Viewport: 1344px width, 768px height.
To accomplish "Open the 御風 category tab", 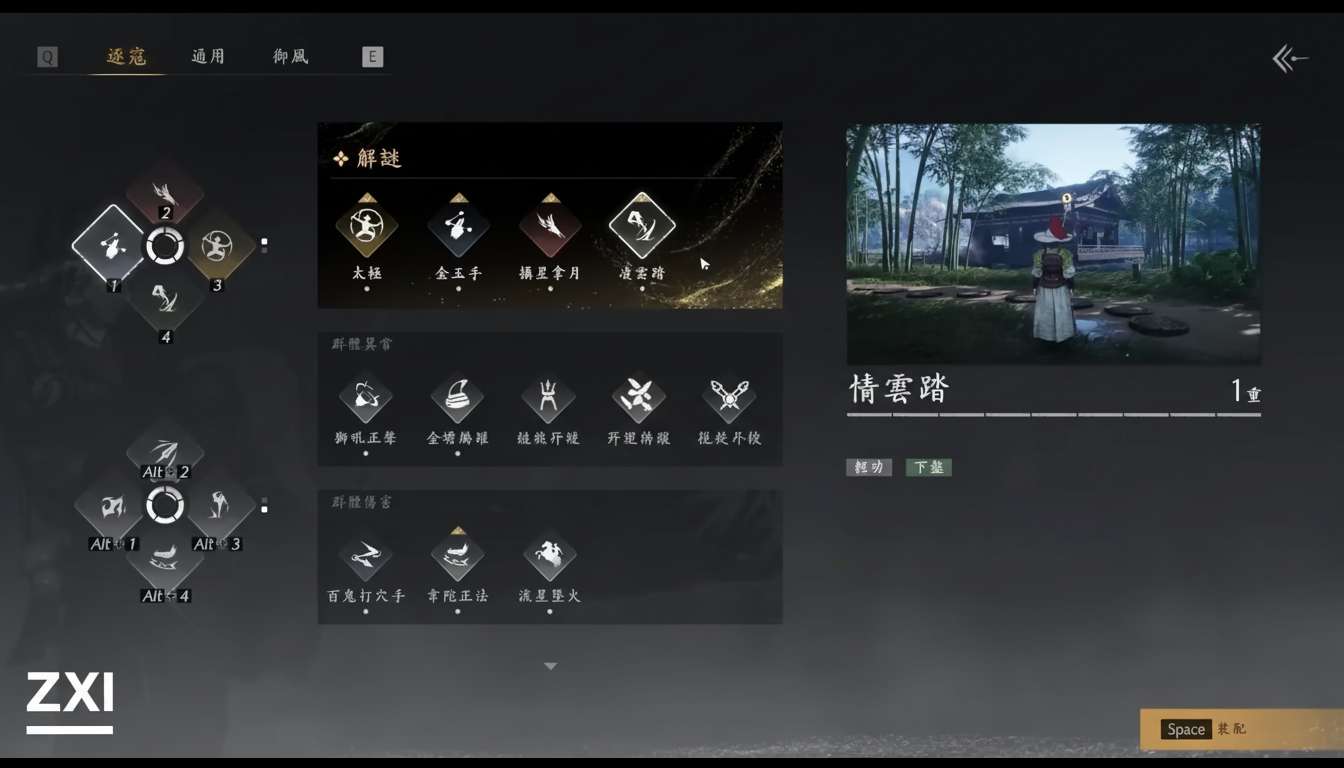I will coord(289,56).
